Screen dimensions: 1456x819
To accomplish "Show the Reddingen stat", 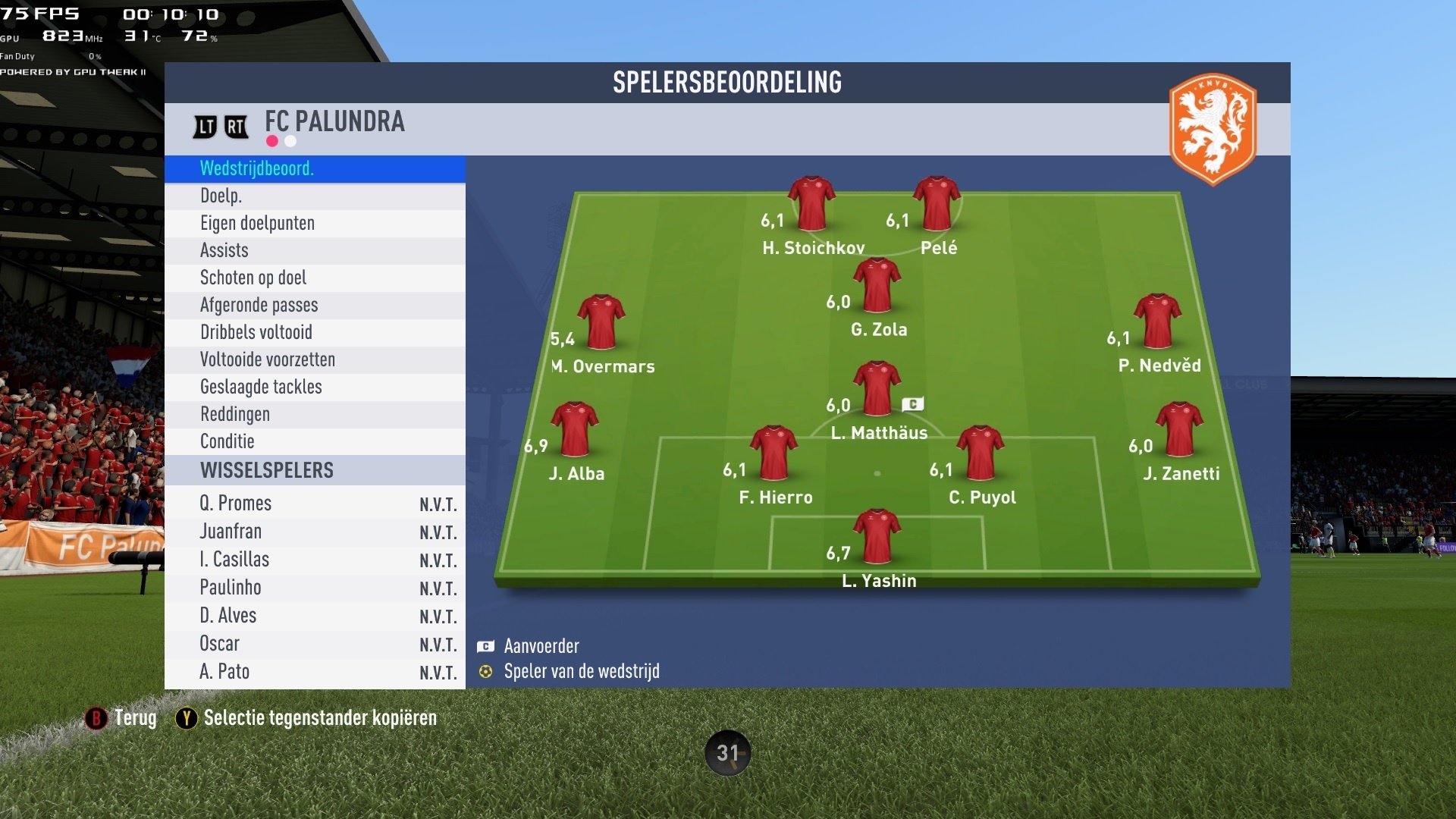I will (315, 414).
